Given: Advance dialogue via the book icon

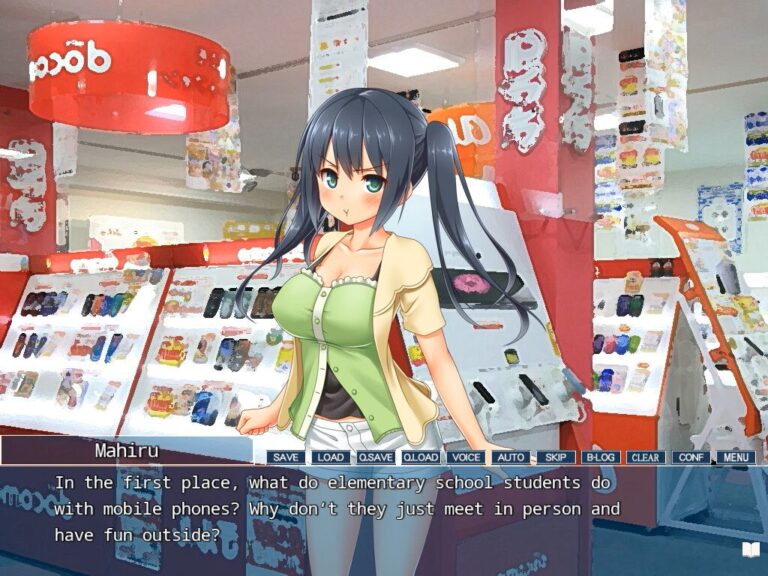Looking at the screenshot, I should point(750,549).
